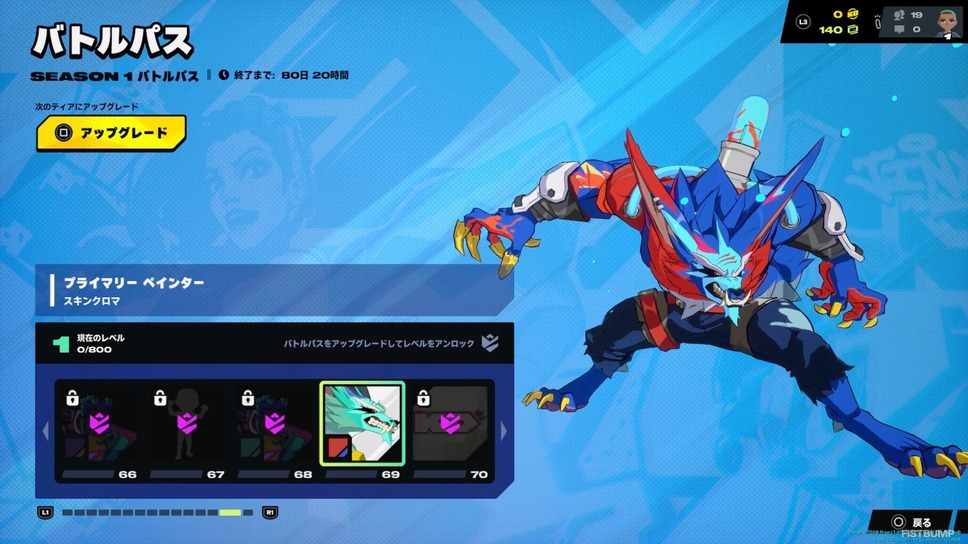Show next rewards with the right arrow
This screenshot has width=968, height=544.
pos(503,431)
